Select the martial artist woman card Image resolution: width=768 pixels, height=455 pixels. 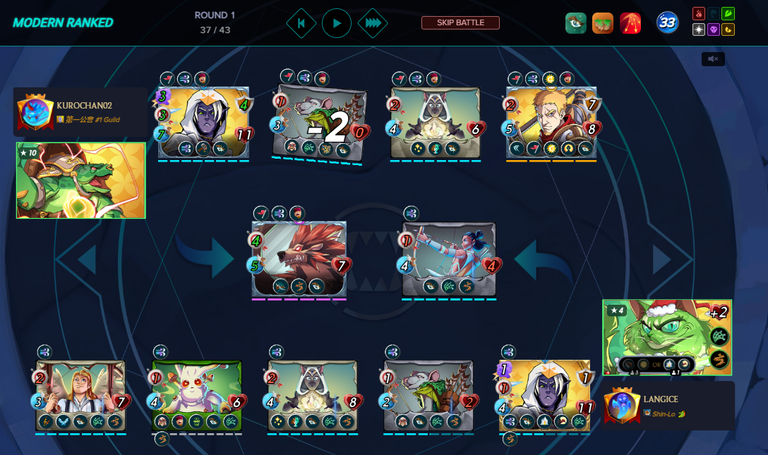click(449, 258)
